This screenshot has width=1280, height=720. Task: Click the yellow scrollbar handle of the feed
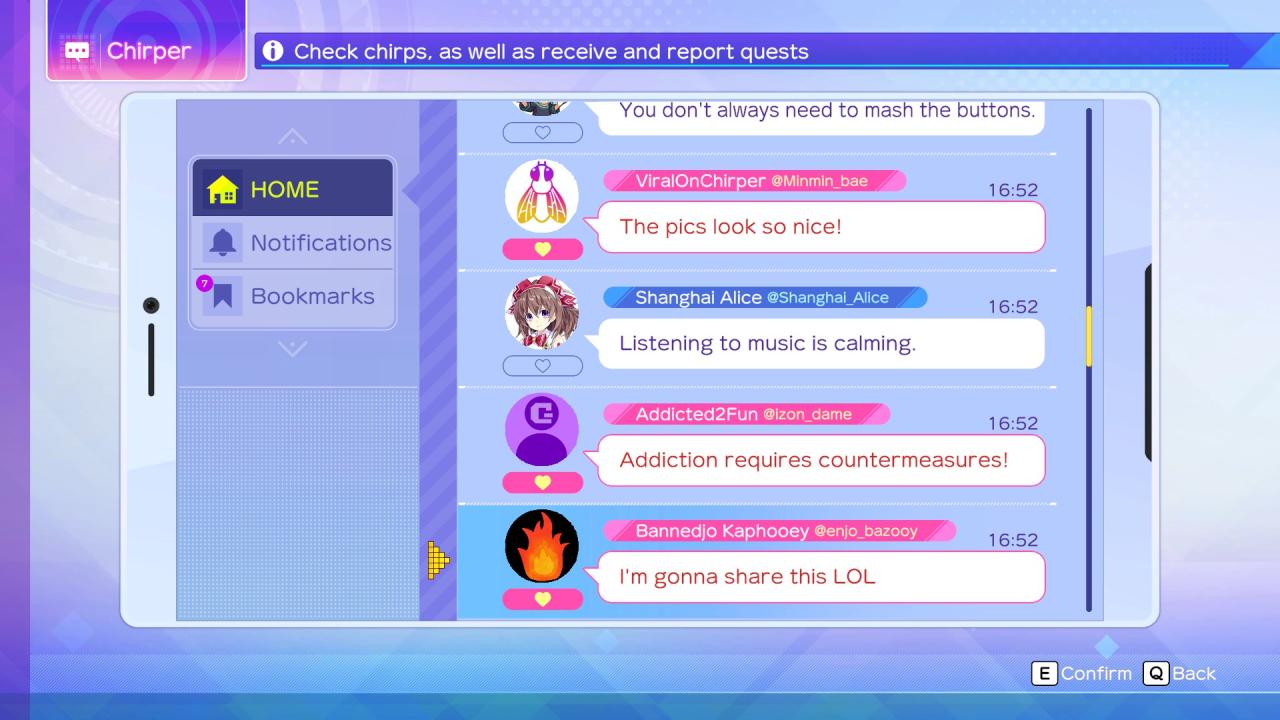tap(1089, 336)
